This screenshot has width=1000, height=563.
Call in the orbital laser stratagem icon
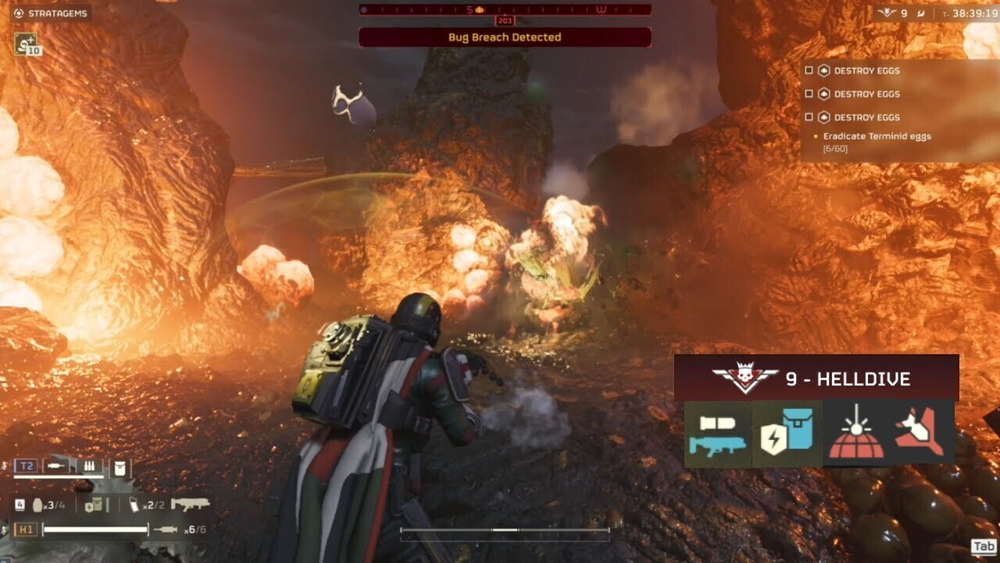(856, 434)
